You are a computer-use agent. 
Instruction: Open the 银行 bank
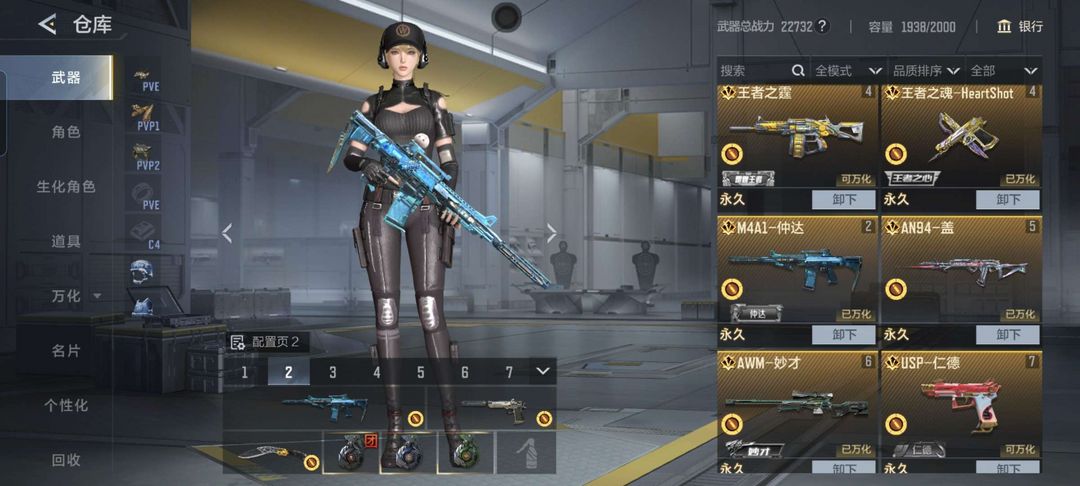coord(1020,26)
